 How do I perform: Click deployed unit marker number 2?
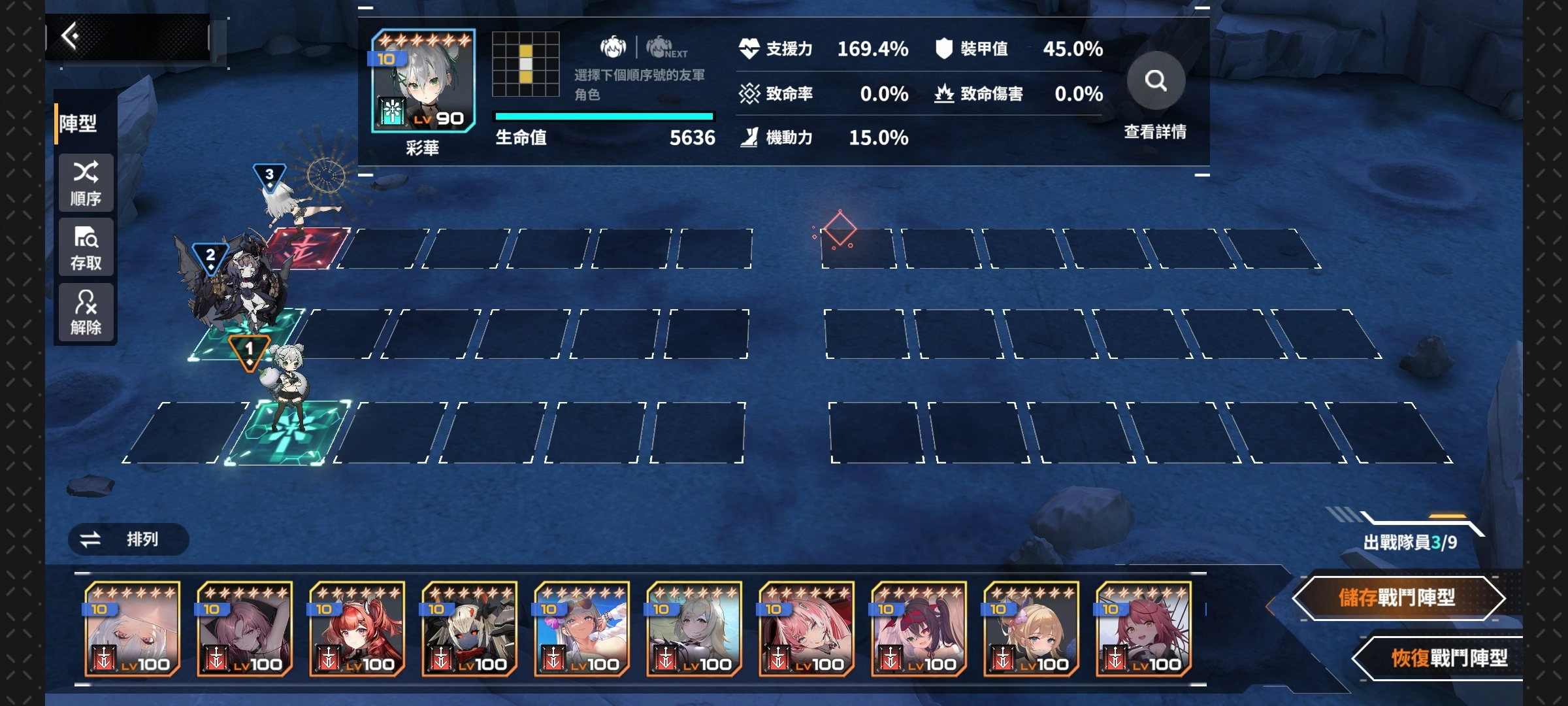tap(210, 256)
